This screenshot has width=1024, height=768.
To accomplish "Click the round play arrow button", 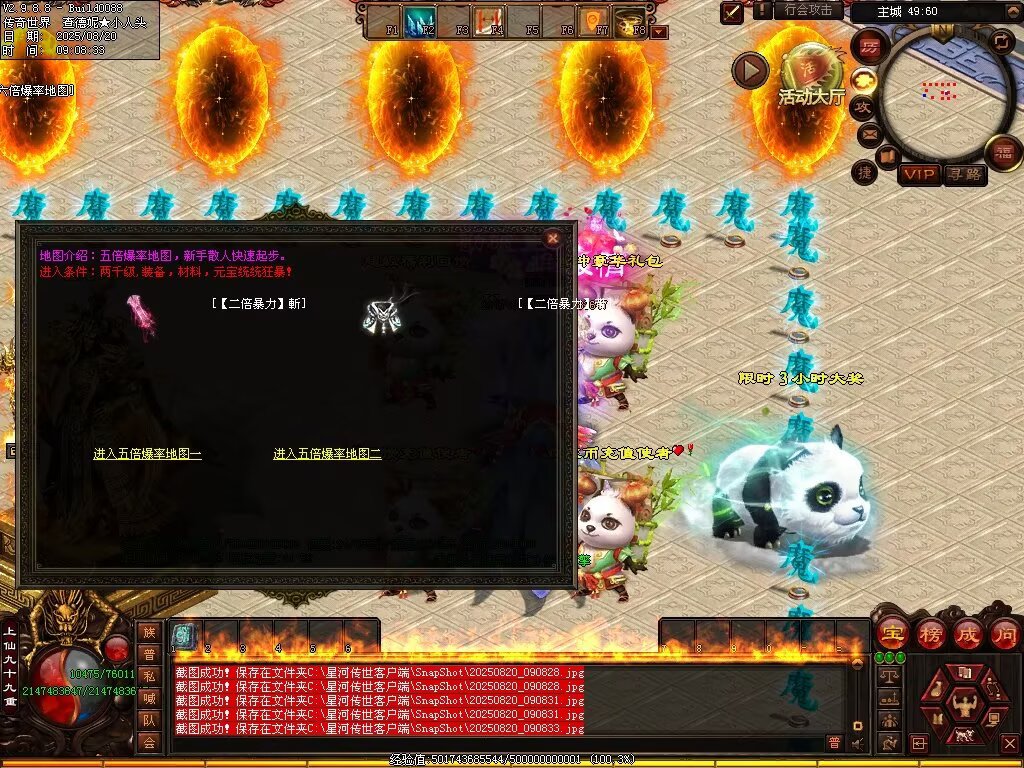I will click(x=750, y=70).
